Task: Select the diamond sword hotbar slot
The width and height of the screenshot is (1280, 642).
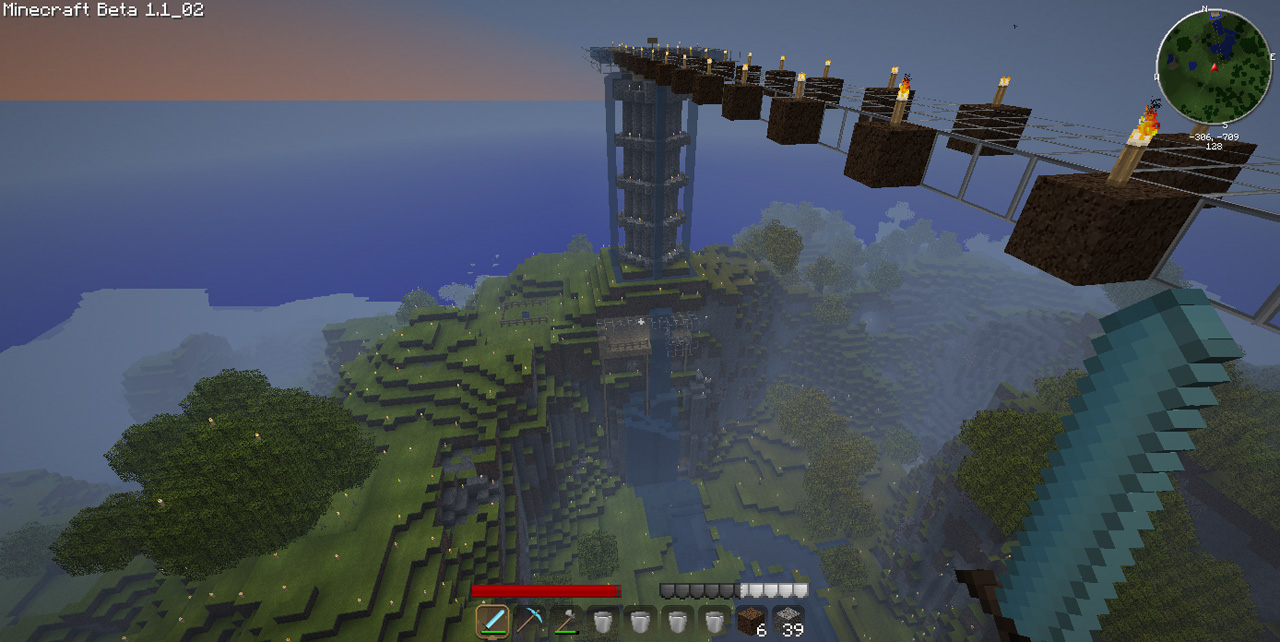Action: click(x=492, y=622)
